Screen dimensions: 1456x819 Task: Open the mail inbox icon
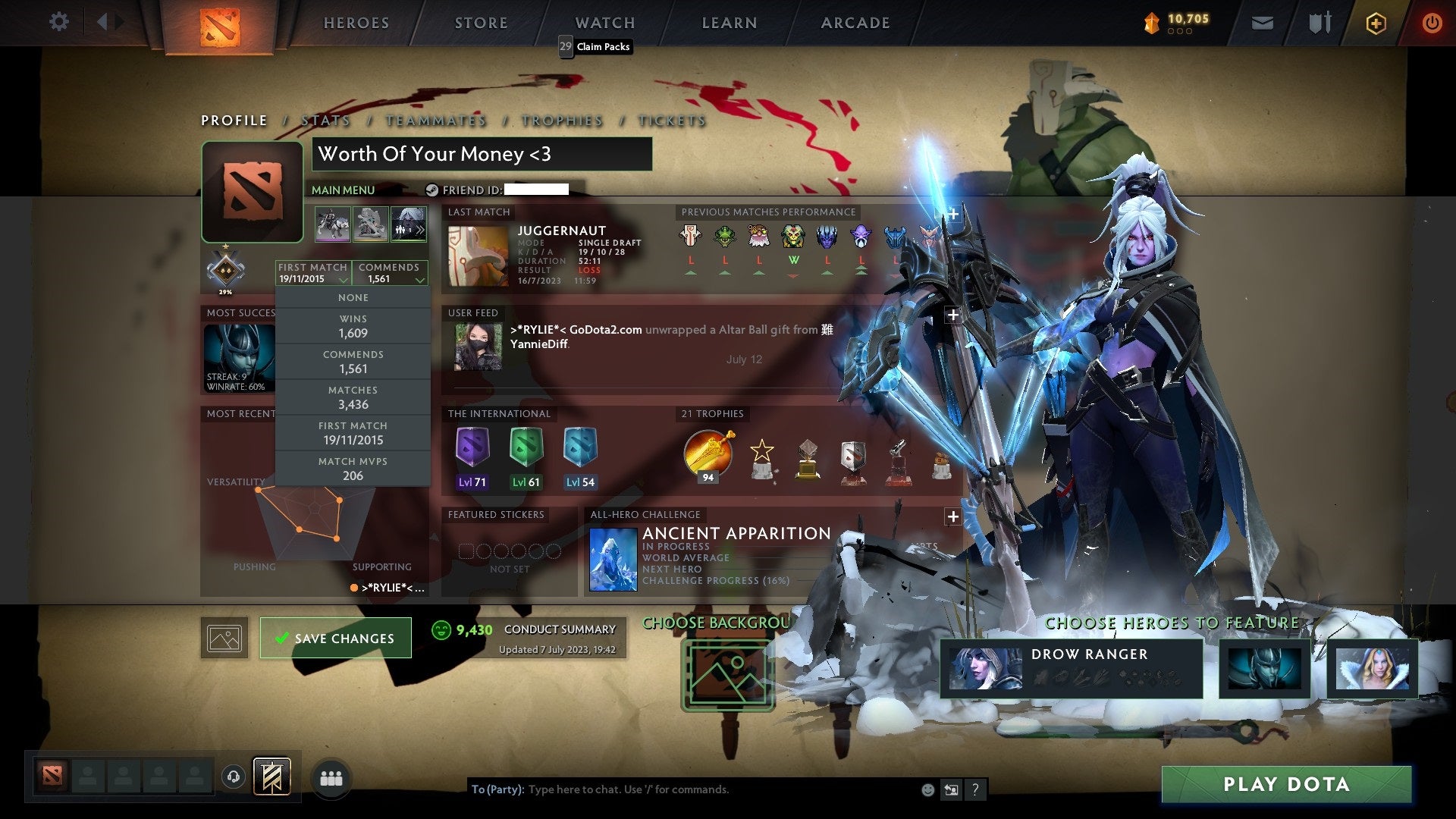[x=1262, y=24]
